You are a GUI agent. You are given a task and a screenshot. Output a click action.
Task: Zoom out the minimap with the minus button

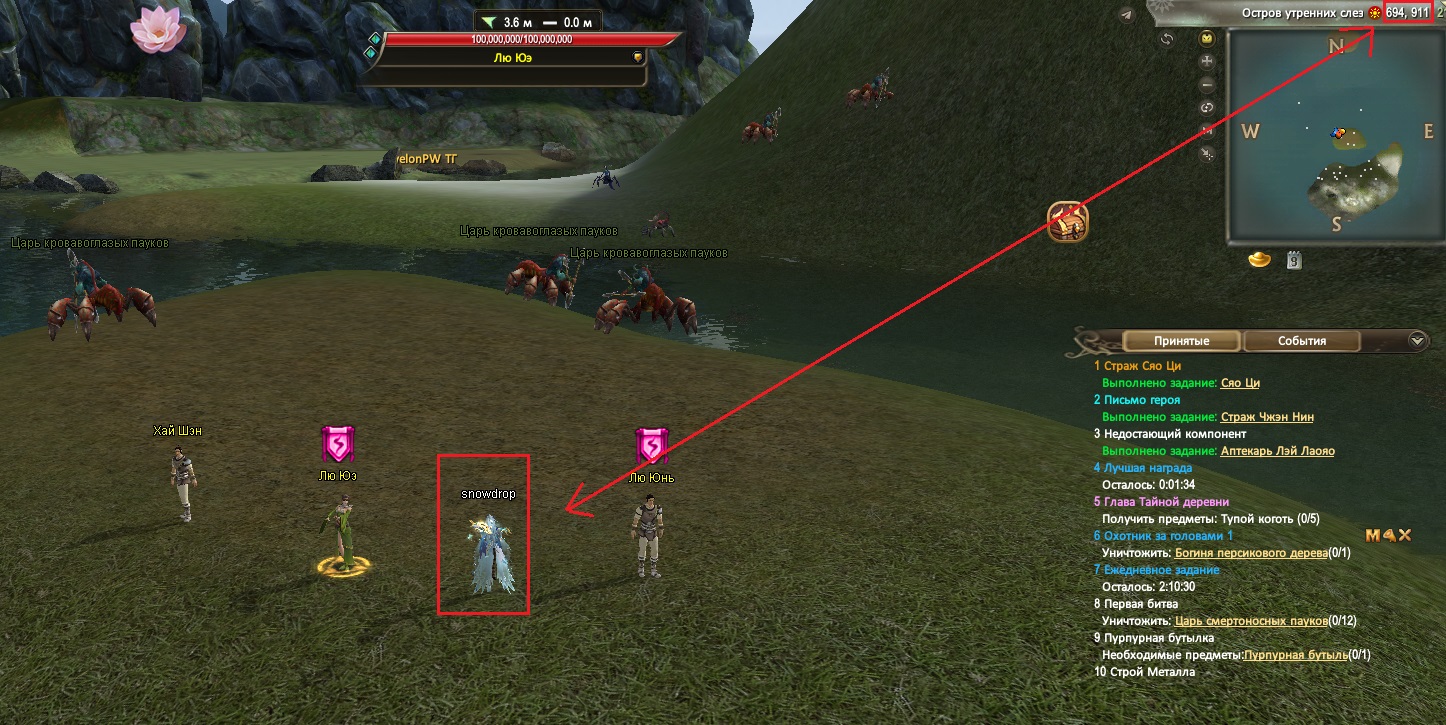[1207, 85]
